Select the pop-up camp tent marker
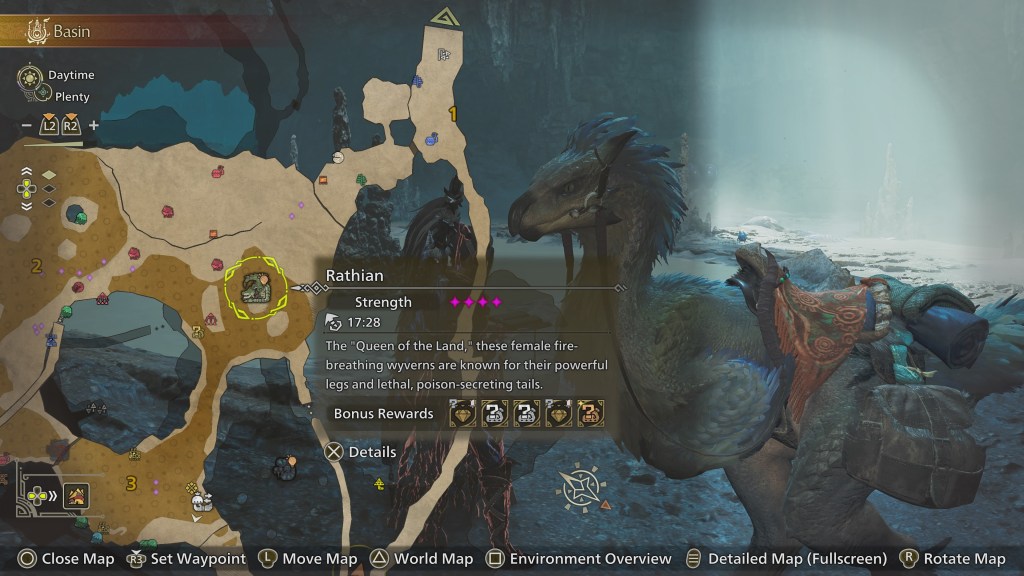 [x=202, y=499]
